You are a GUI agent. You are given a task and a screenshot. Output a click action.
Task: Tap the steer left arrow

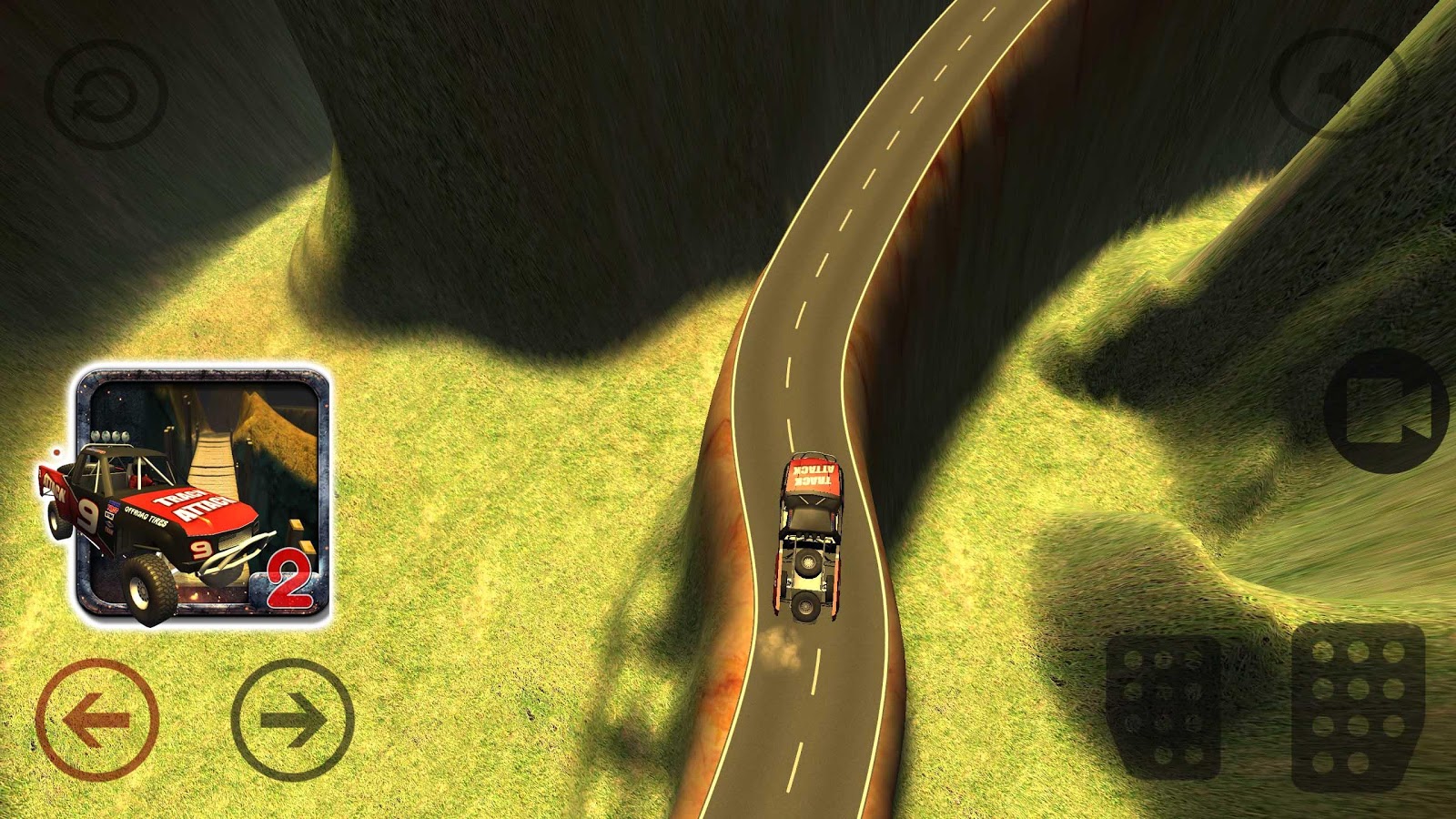(x=96, y=719)
